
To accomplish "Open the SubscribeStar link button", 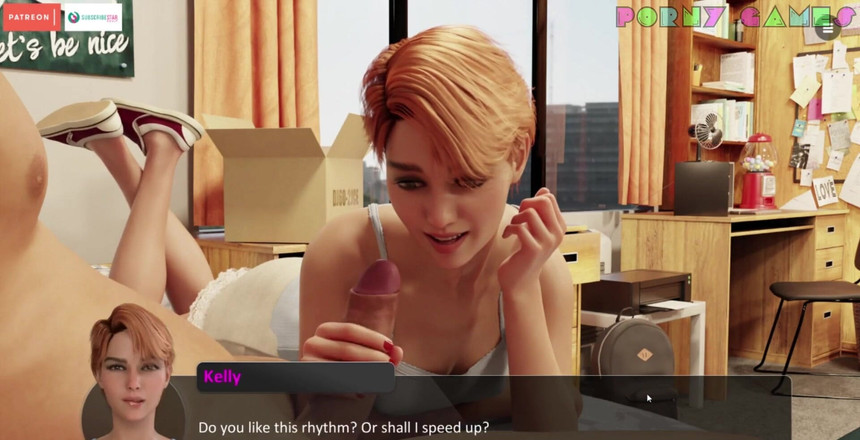I will 92,17.
